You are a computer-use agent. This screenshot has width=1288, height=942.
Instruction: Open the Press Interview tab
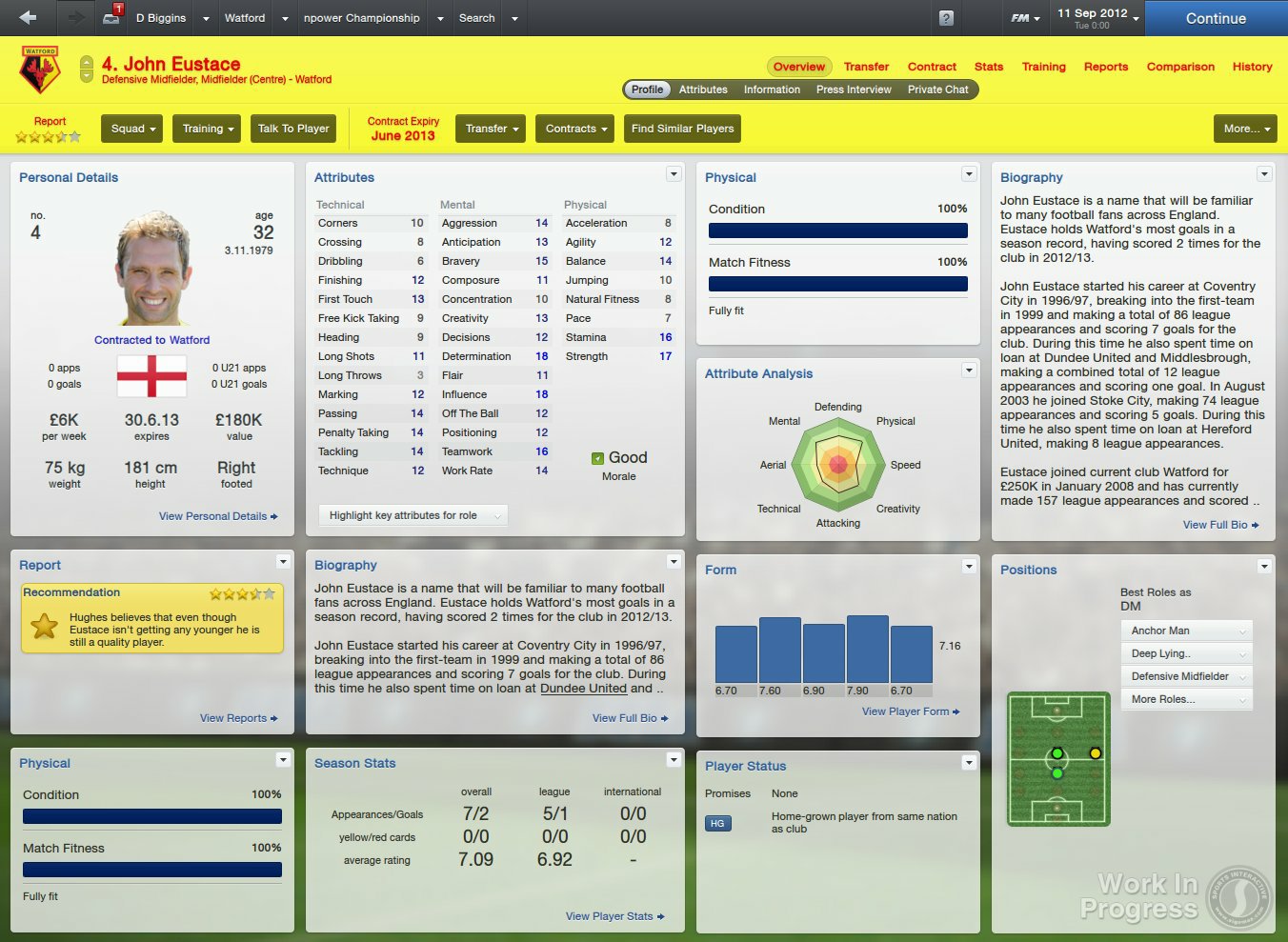pos(854,89)
